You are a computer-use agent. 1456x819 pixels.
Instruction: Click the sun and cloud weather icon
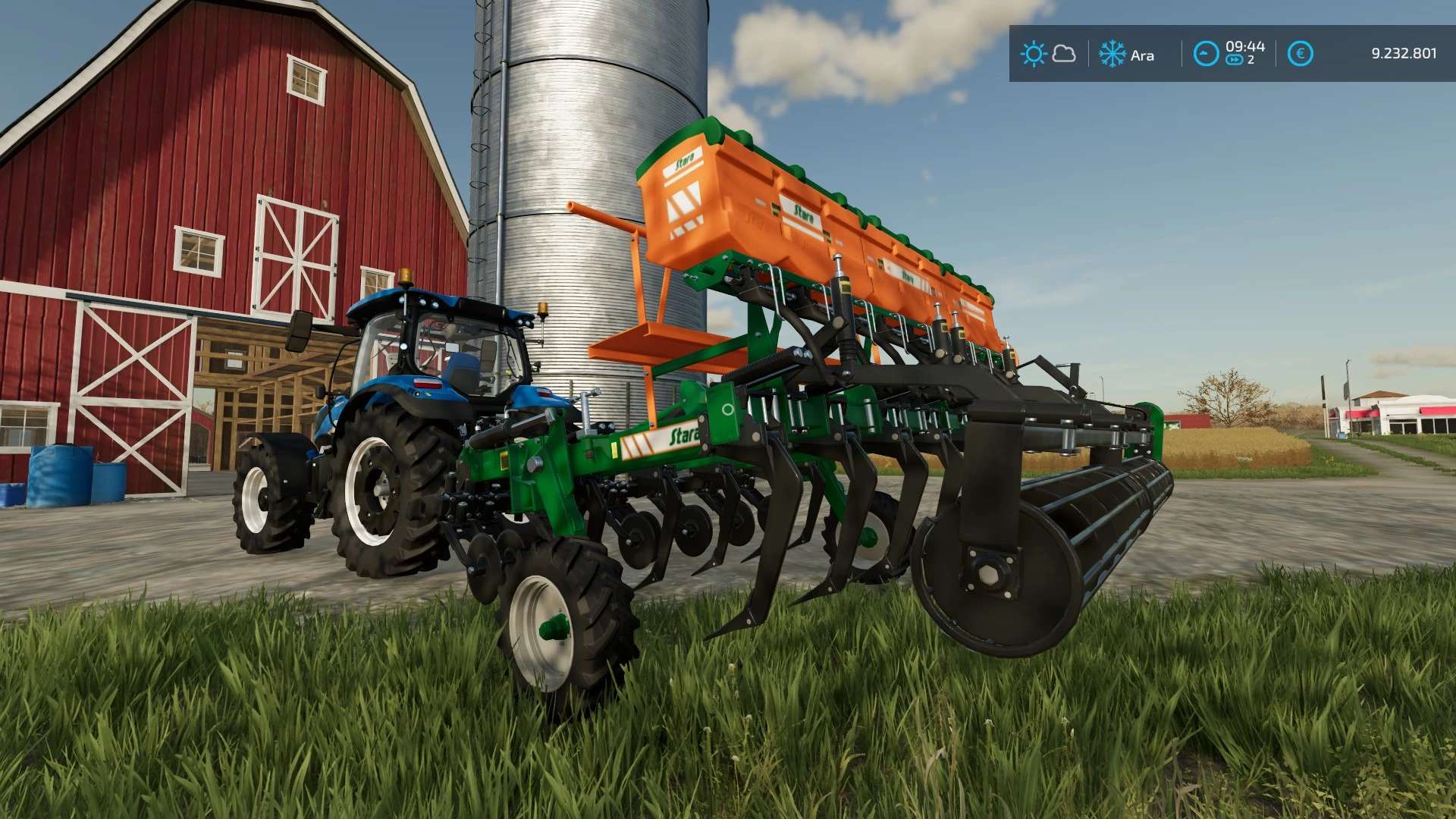(x=1047, y=54)
